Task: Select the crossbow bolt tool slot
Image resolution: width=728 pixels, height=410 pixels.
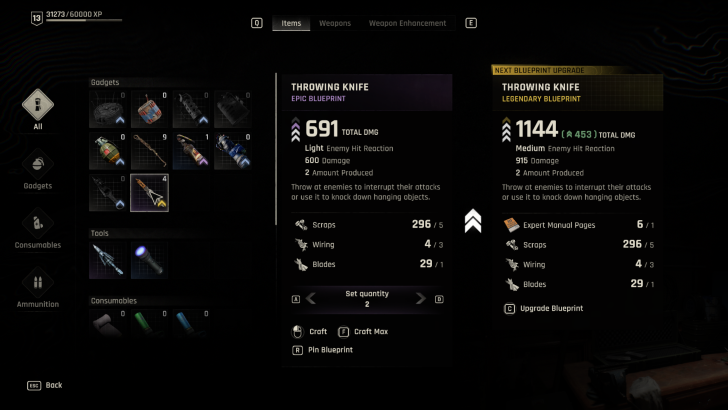Action: [x=107, y=260]
